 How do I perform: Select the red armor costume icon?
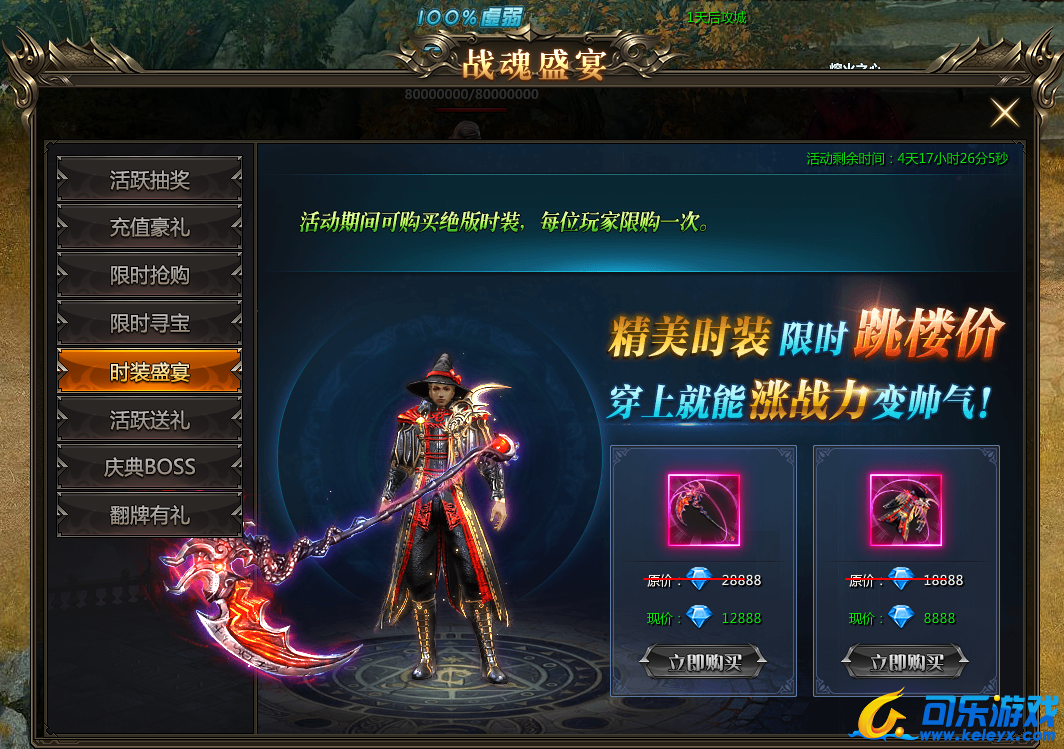point(906,510)
